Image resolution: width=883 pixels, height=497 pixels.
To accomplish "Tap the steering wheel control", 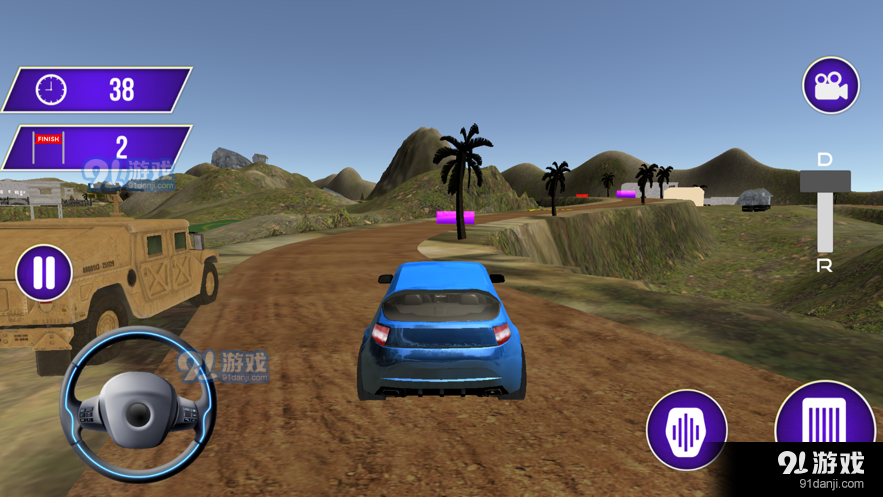I will tap(137, 406).
